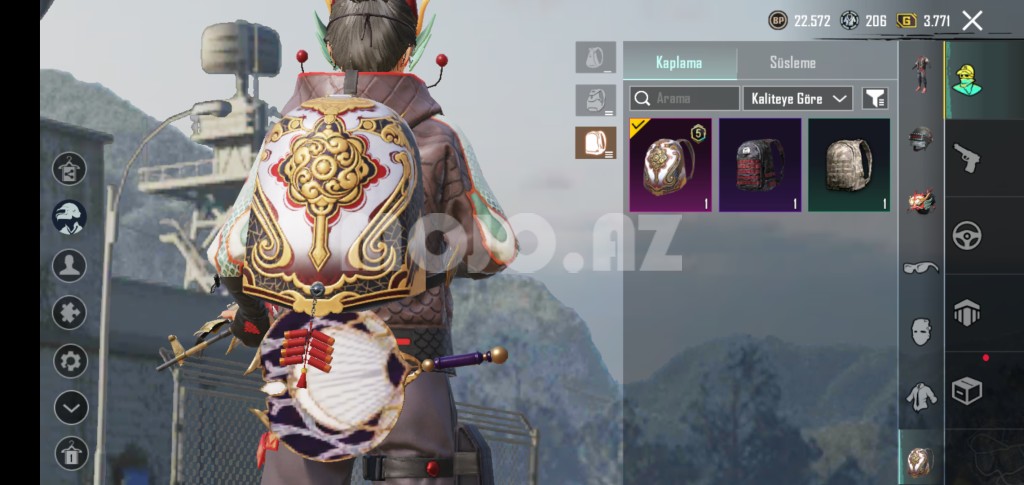Click the Arama search field
The width and height of the screenshot is (1024, 485).
point(685,98)
